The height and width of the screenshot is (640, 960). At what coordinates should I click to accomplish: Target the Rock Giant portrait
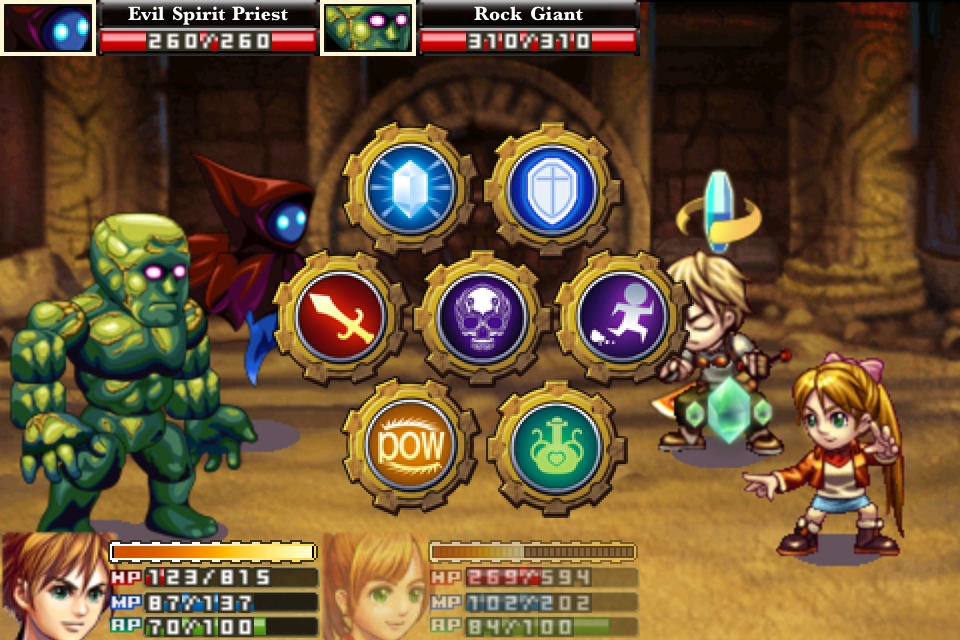coord(368,27)
